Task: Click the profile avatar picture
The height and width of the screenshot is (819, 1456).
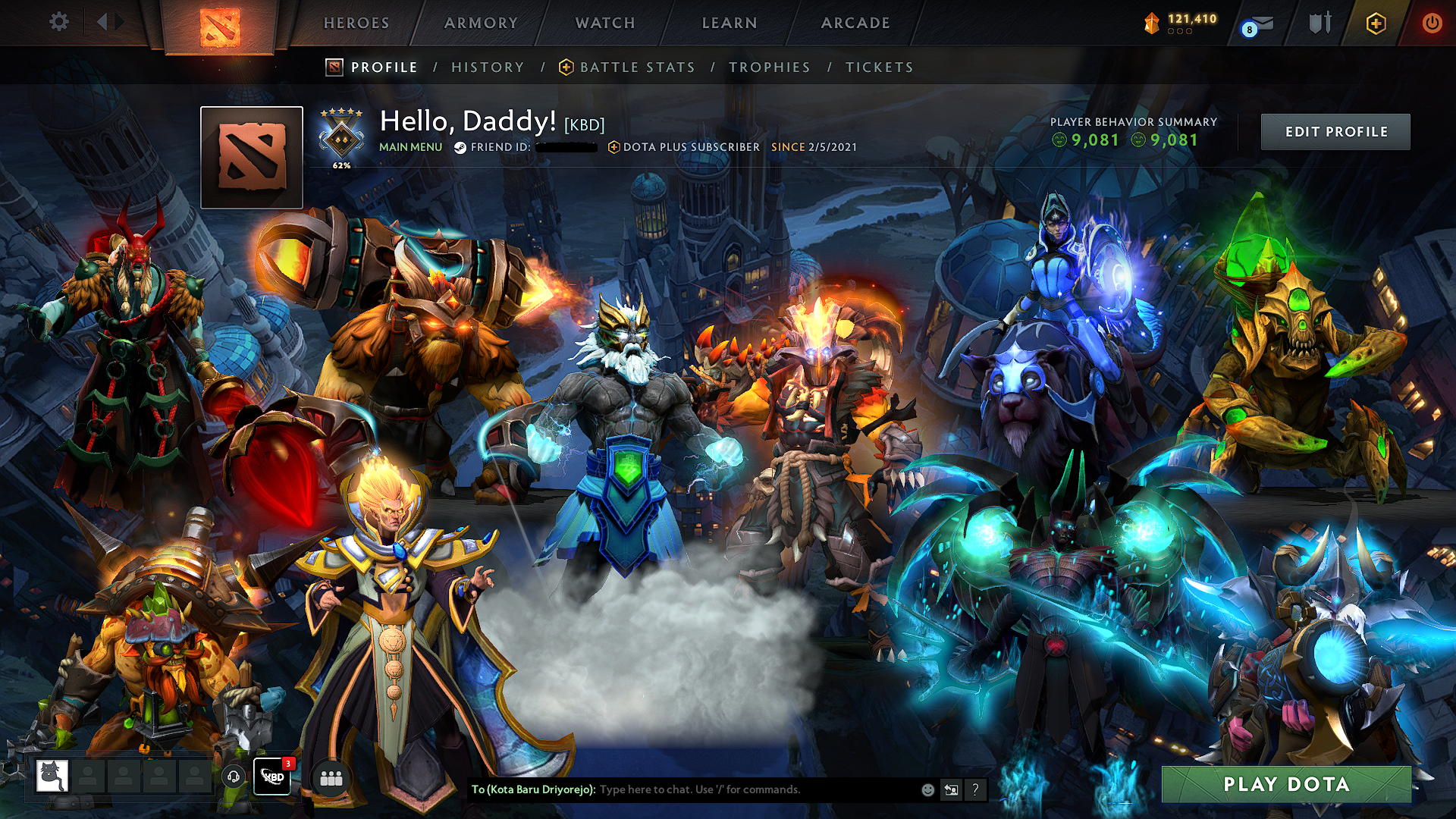Action: click(252, 157)
